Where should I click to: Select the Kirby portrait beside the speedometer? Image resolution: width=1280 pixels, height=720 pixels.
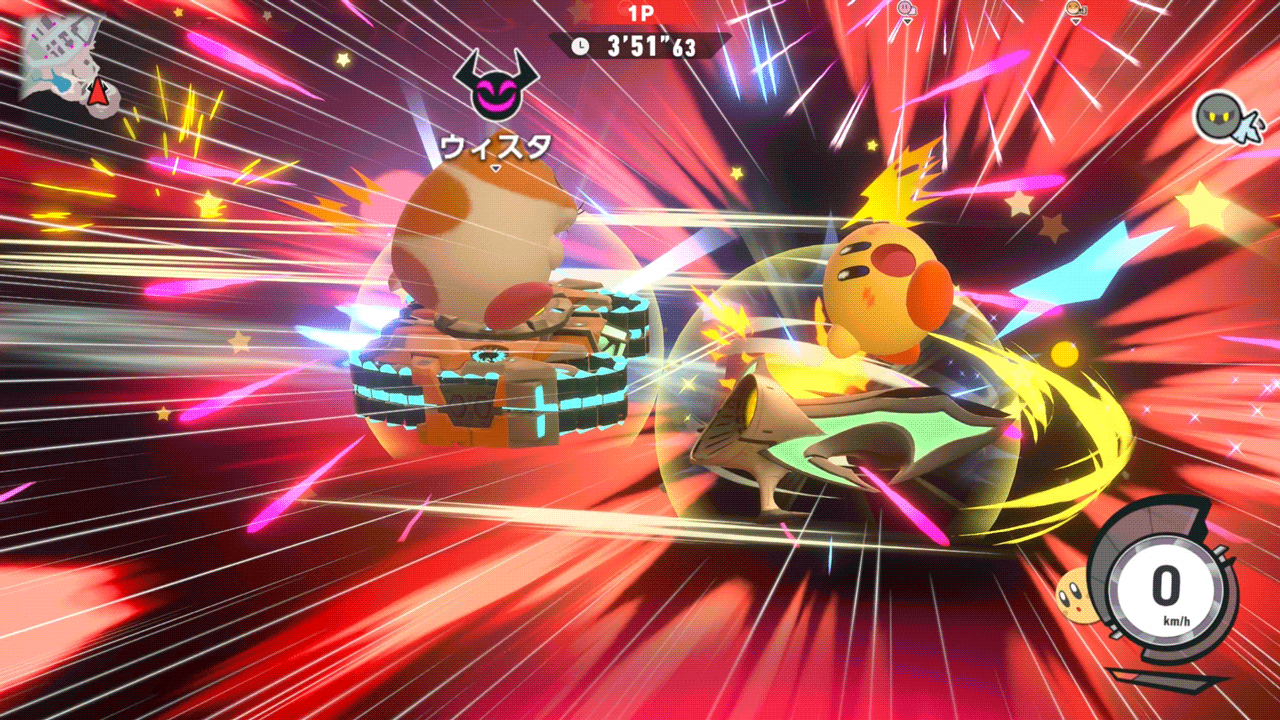1077,593
